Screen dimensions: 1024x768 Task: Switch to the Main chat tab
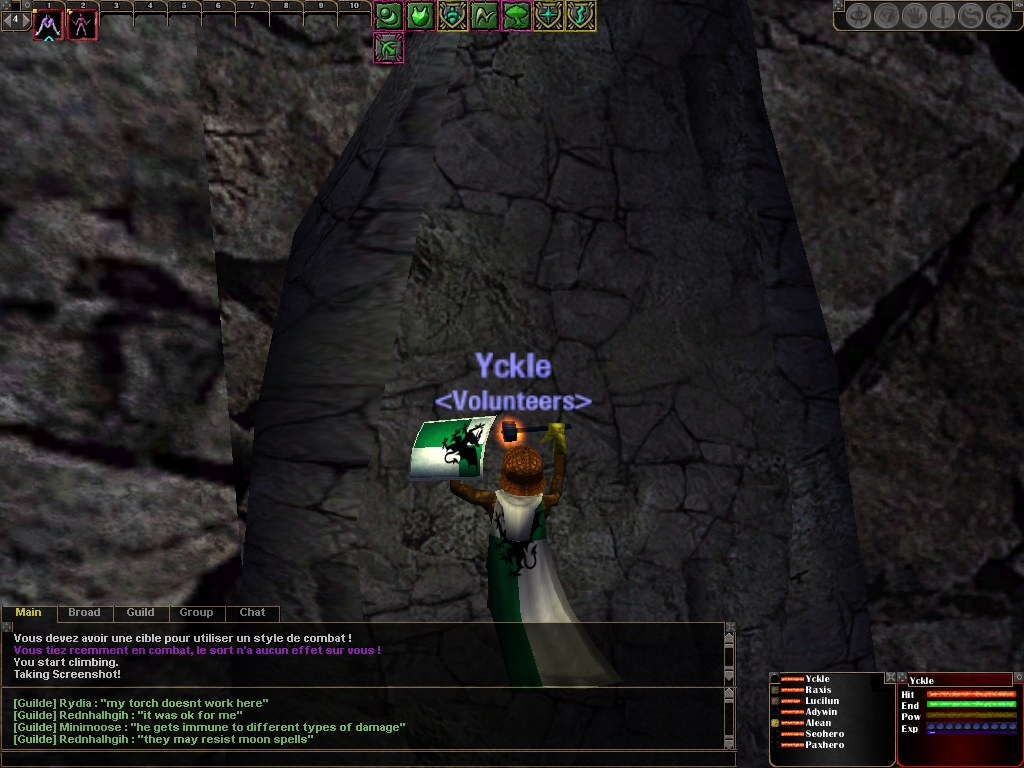pos(28,612)
